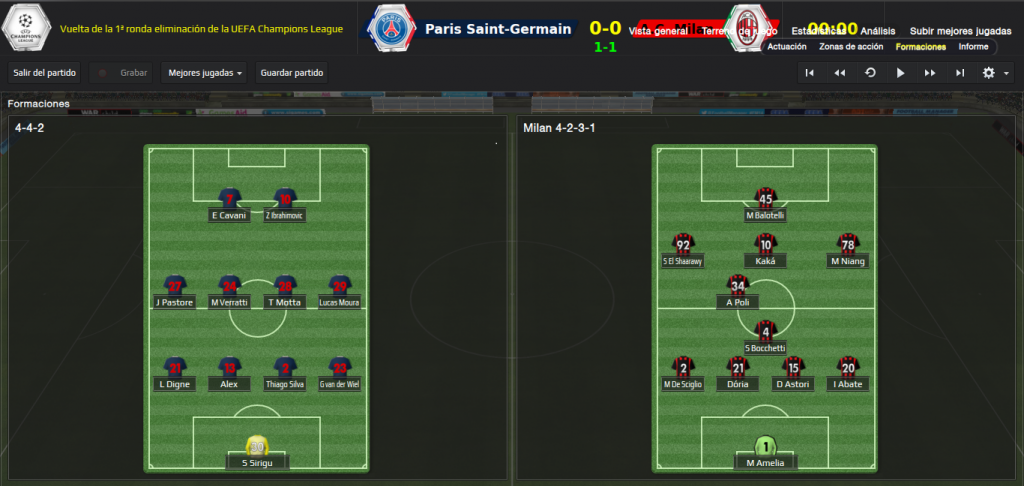Skip to the start of the match
The image size is (1024, 486).
coord(810,72)
